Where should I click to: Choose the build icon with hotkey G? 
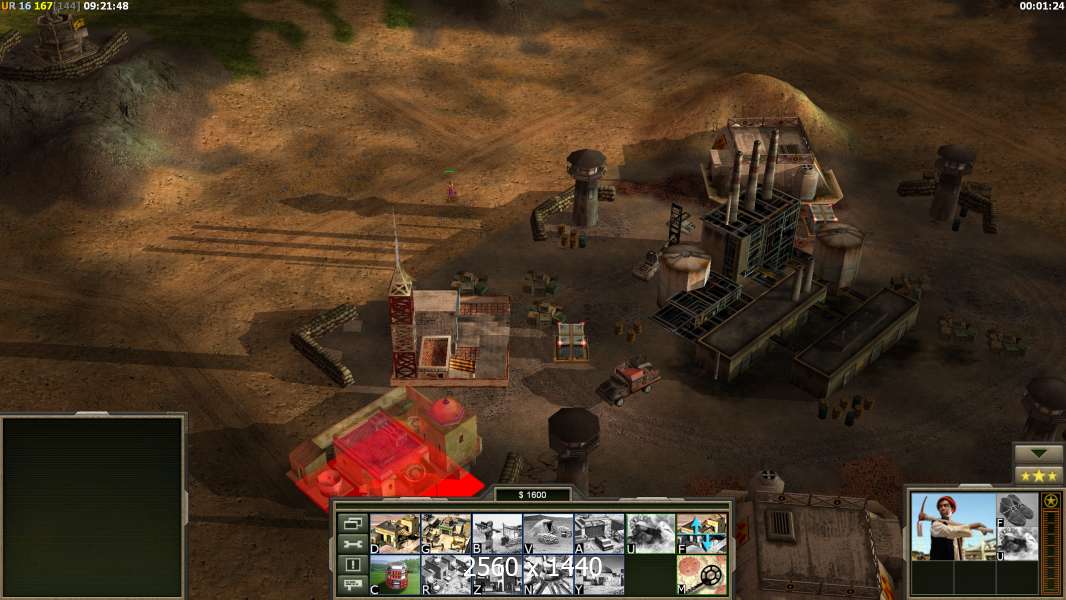pos(446,533)
